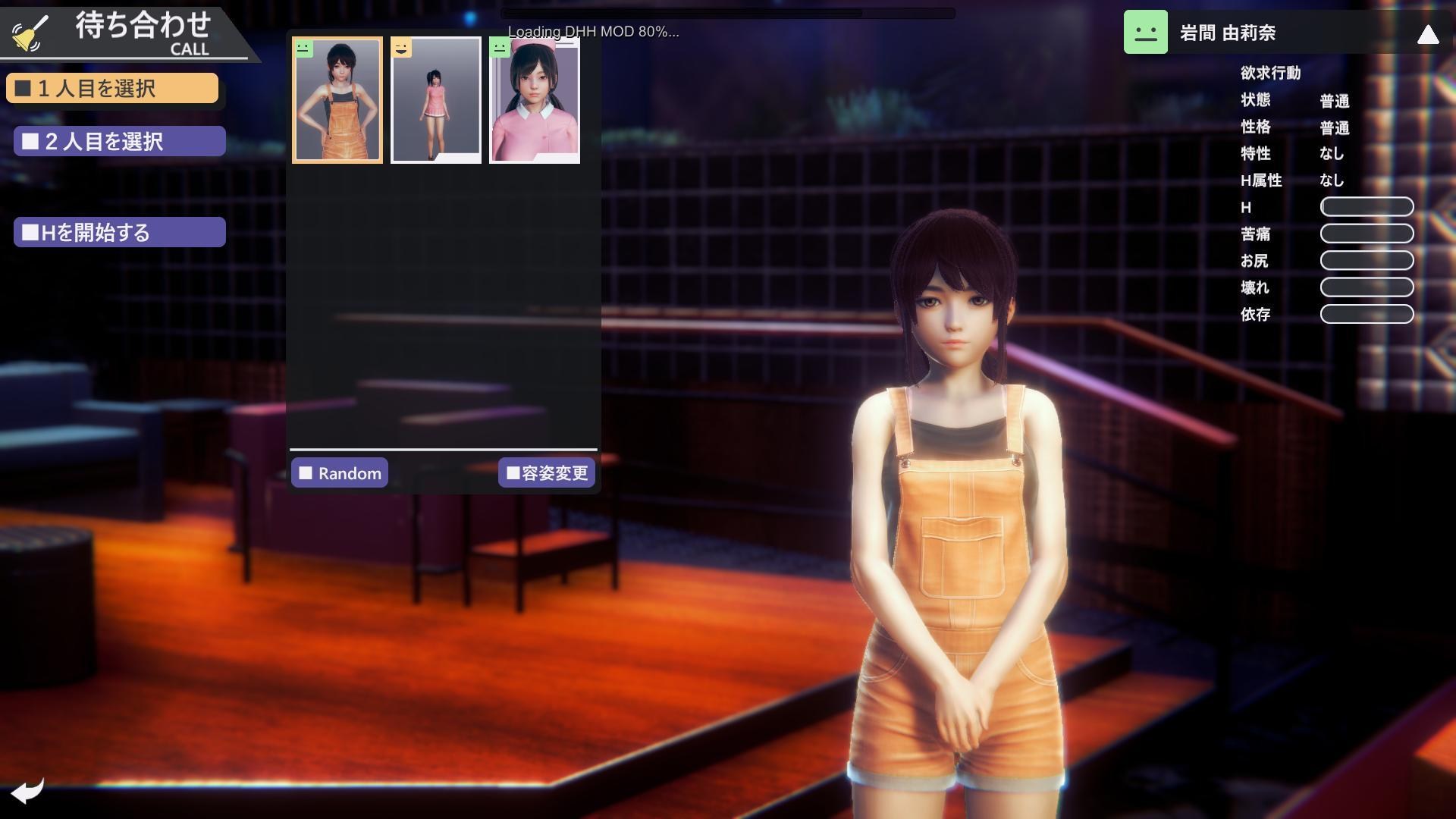Click the square marker on the 1人目を選択 button
The height and width of the screenshot is (819, 1456).
[x=23, y=87]
